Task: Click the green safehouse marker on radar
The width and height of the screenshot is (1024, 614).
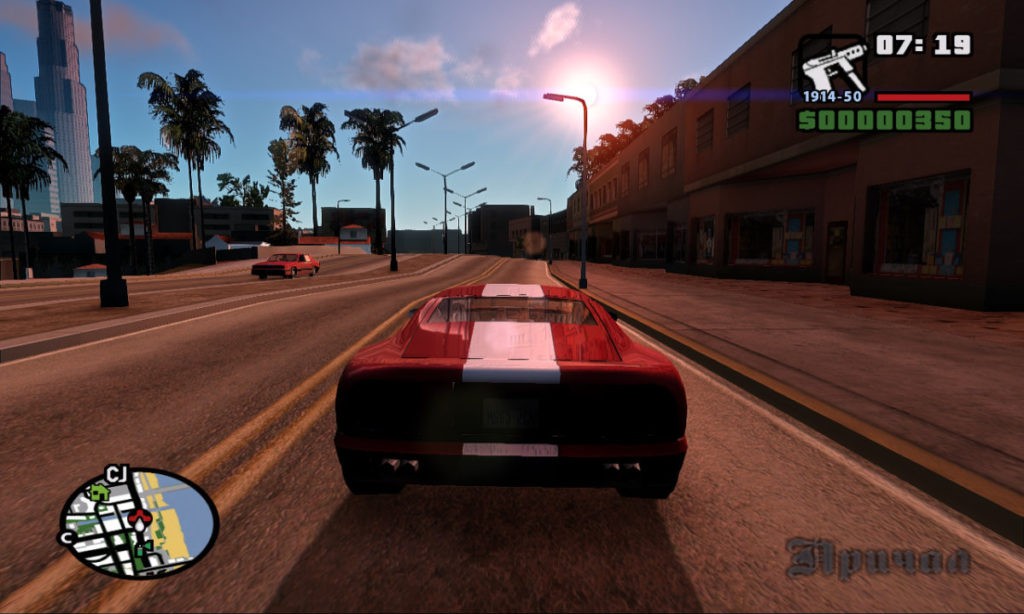Action: [x=98, y=492]
